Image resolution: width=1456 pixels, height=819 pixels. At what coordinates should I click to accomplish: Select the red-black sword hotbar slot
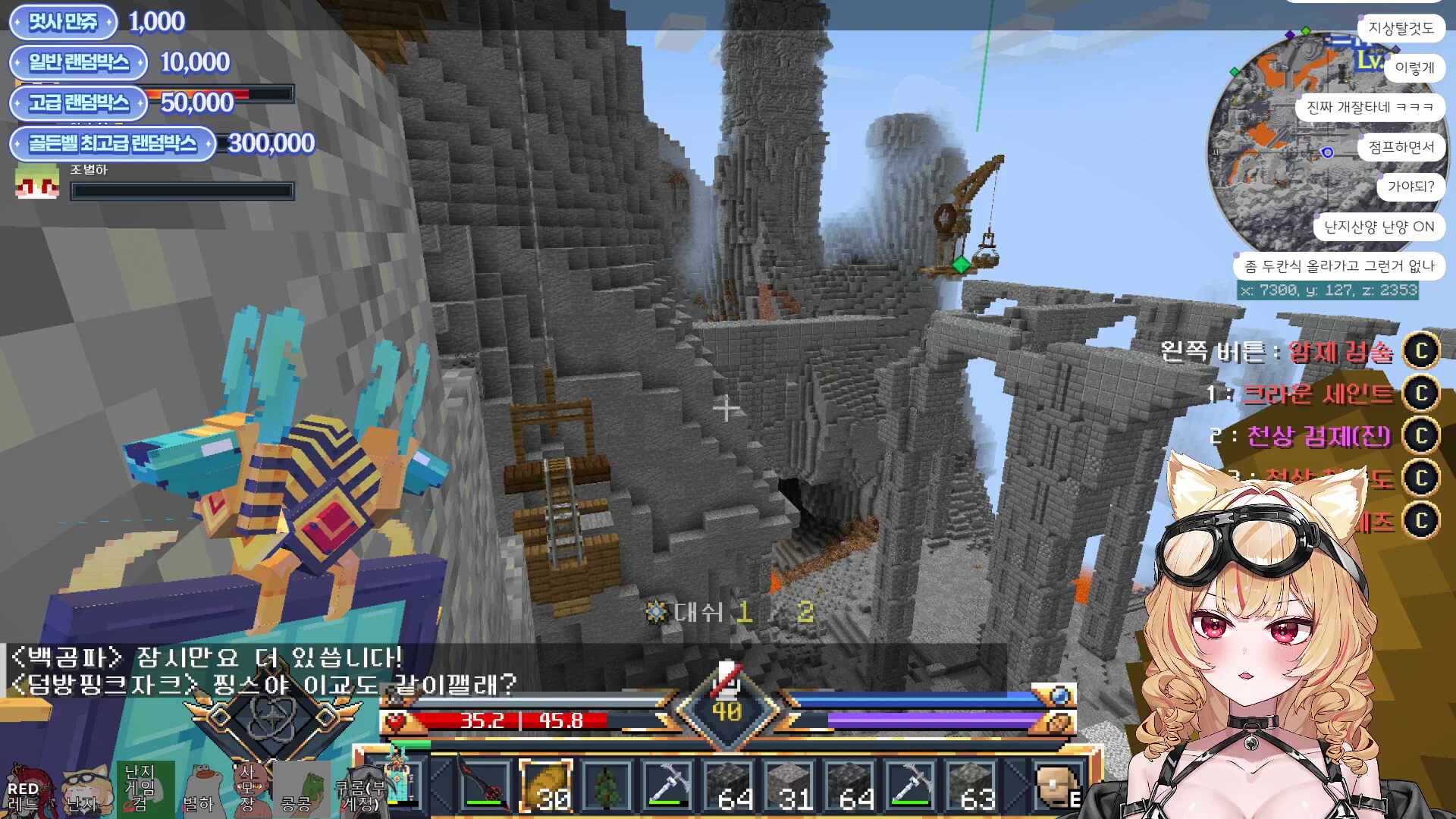pos(485,786)
